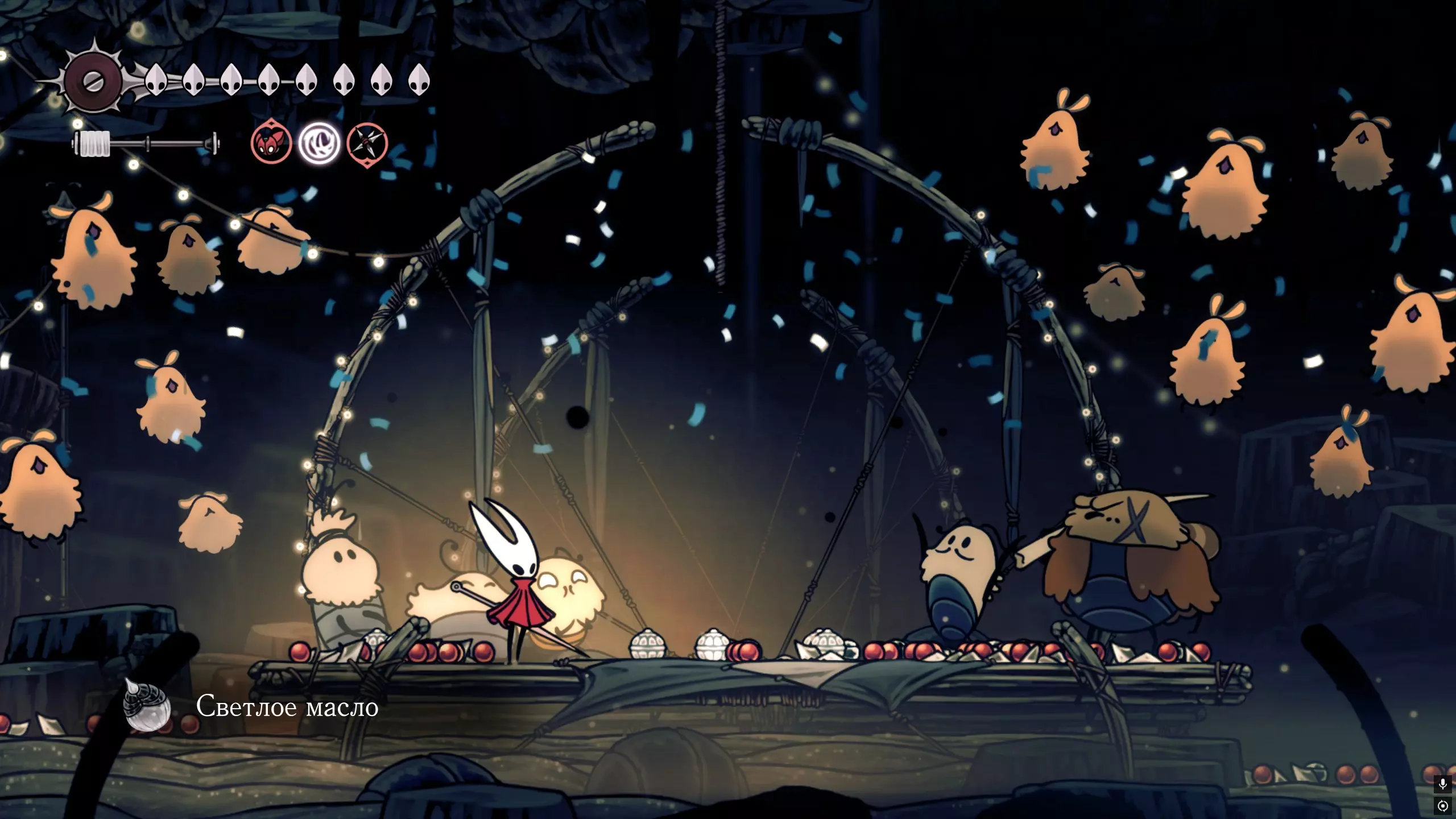Toggle the microphone overlay icon

pos(1442,784)
